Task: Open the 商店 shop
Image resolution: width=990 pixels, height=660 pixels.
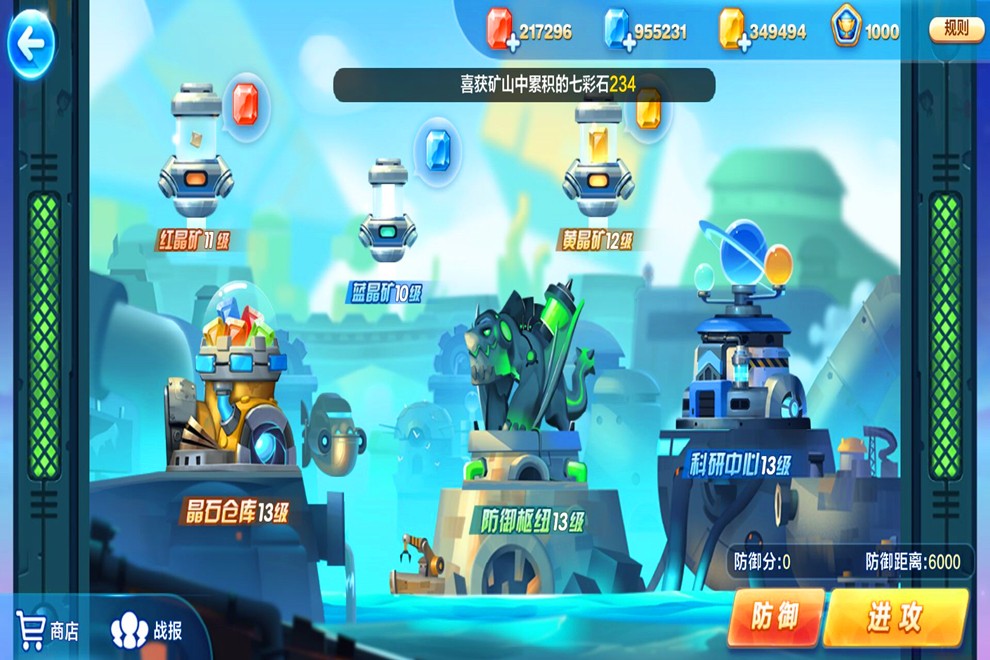Action: point(48,630)
